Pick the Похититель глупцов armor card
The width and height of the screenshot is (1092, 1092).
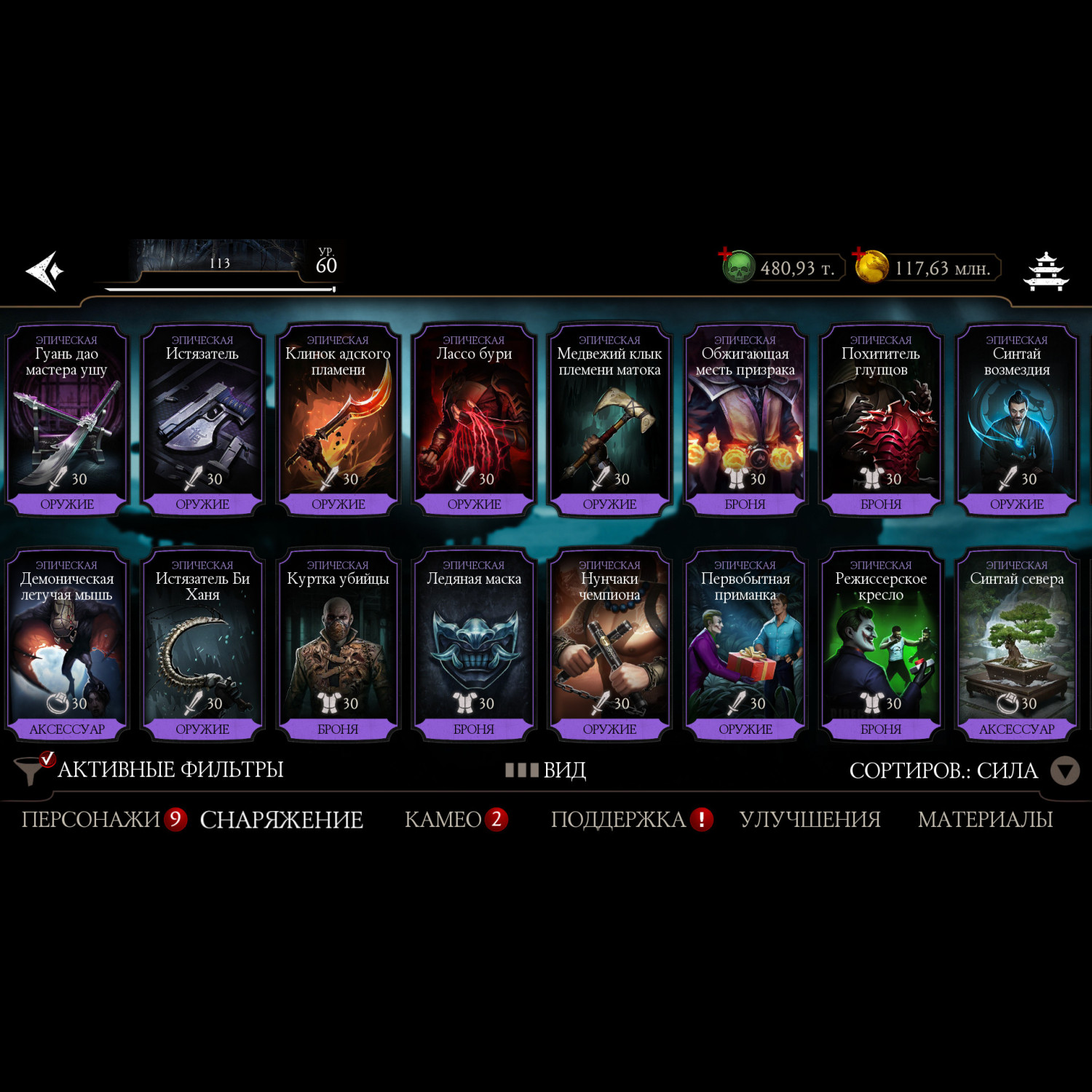click(x=881, y=421)
